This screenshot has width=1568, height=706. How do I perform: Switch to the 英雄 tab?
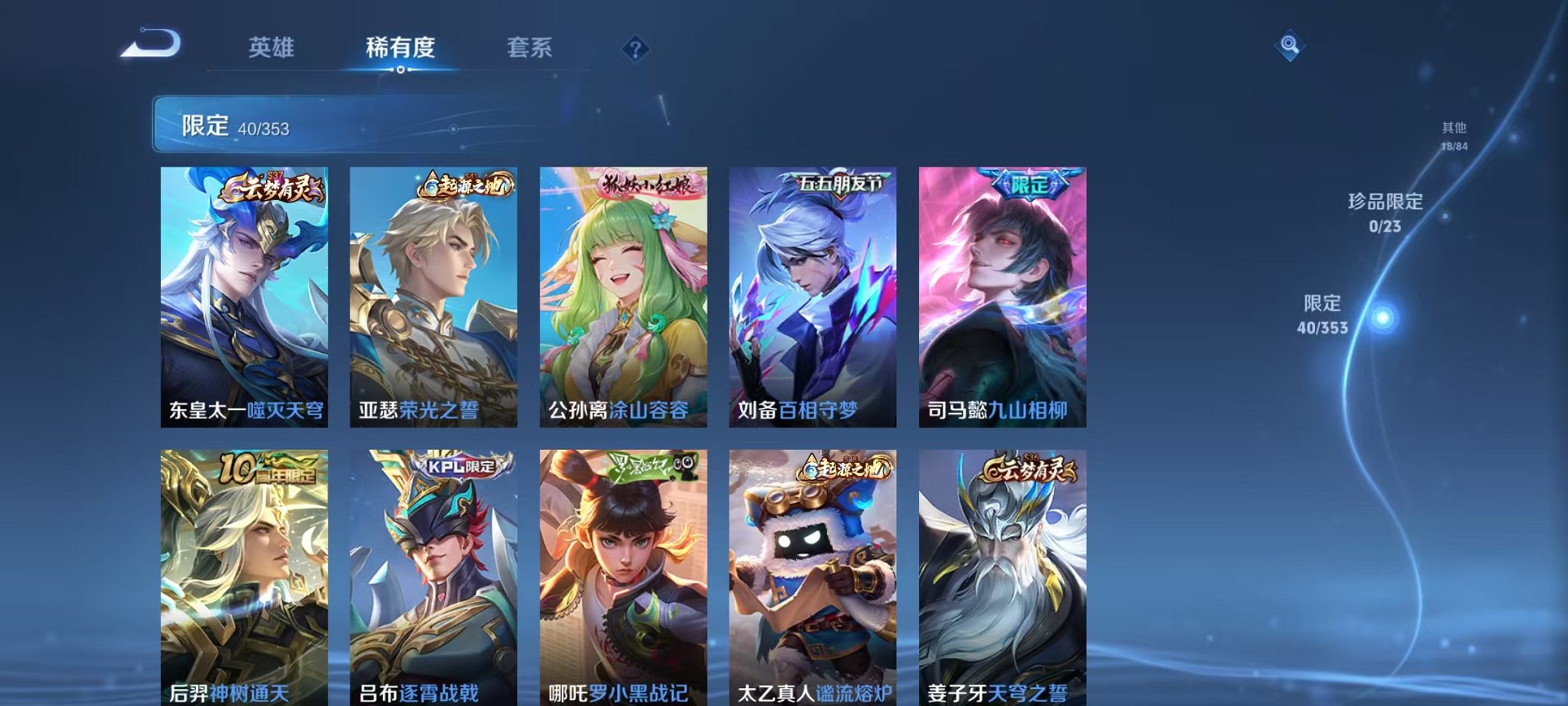274,48
